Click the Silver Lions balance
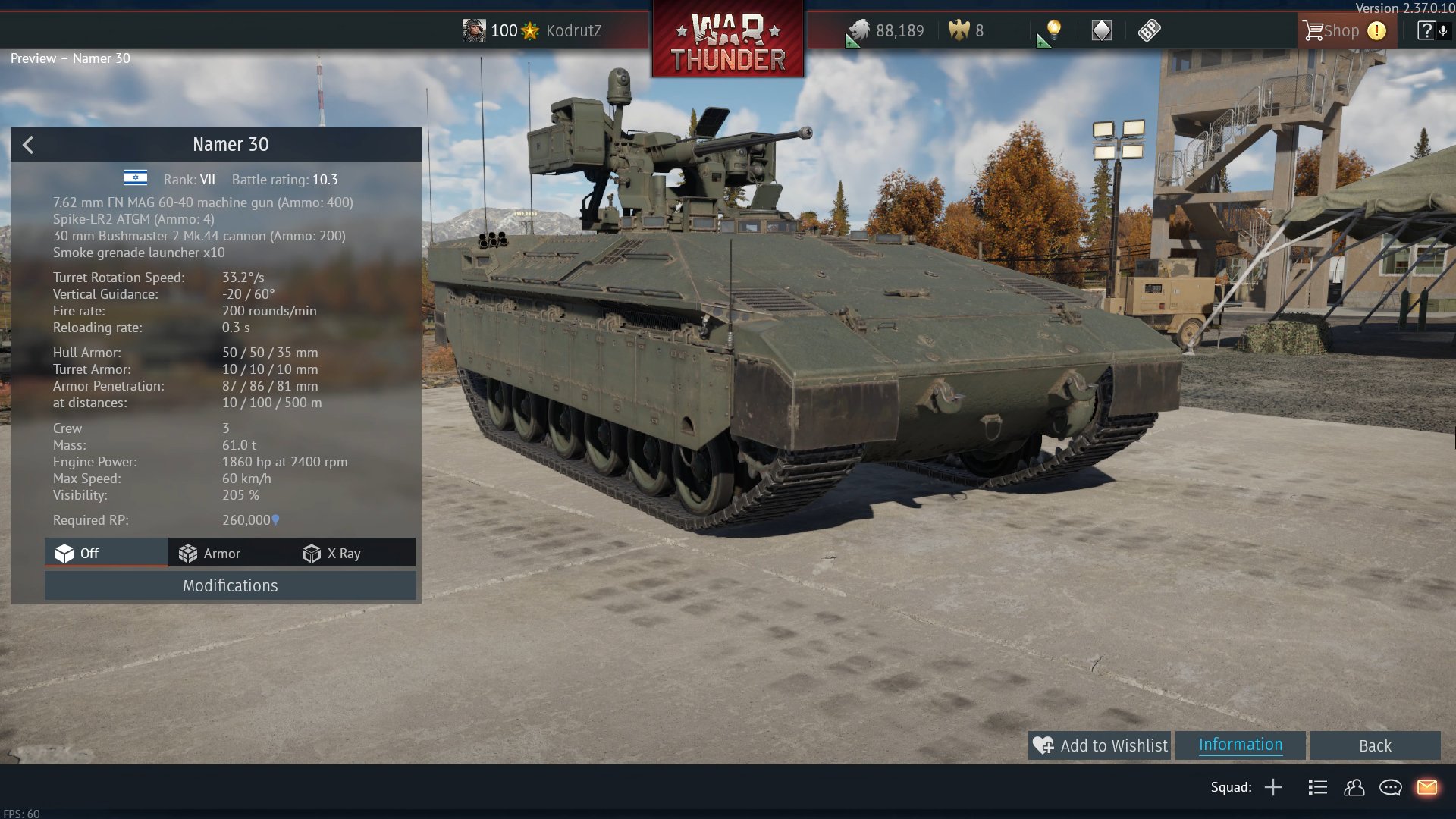1456x819 pixels. (886, 30)
